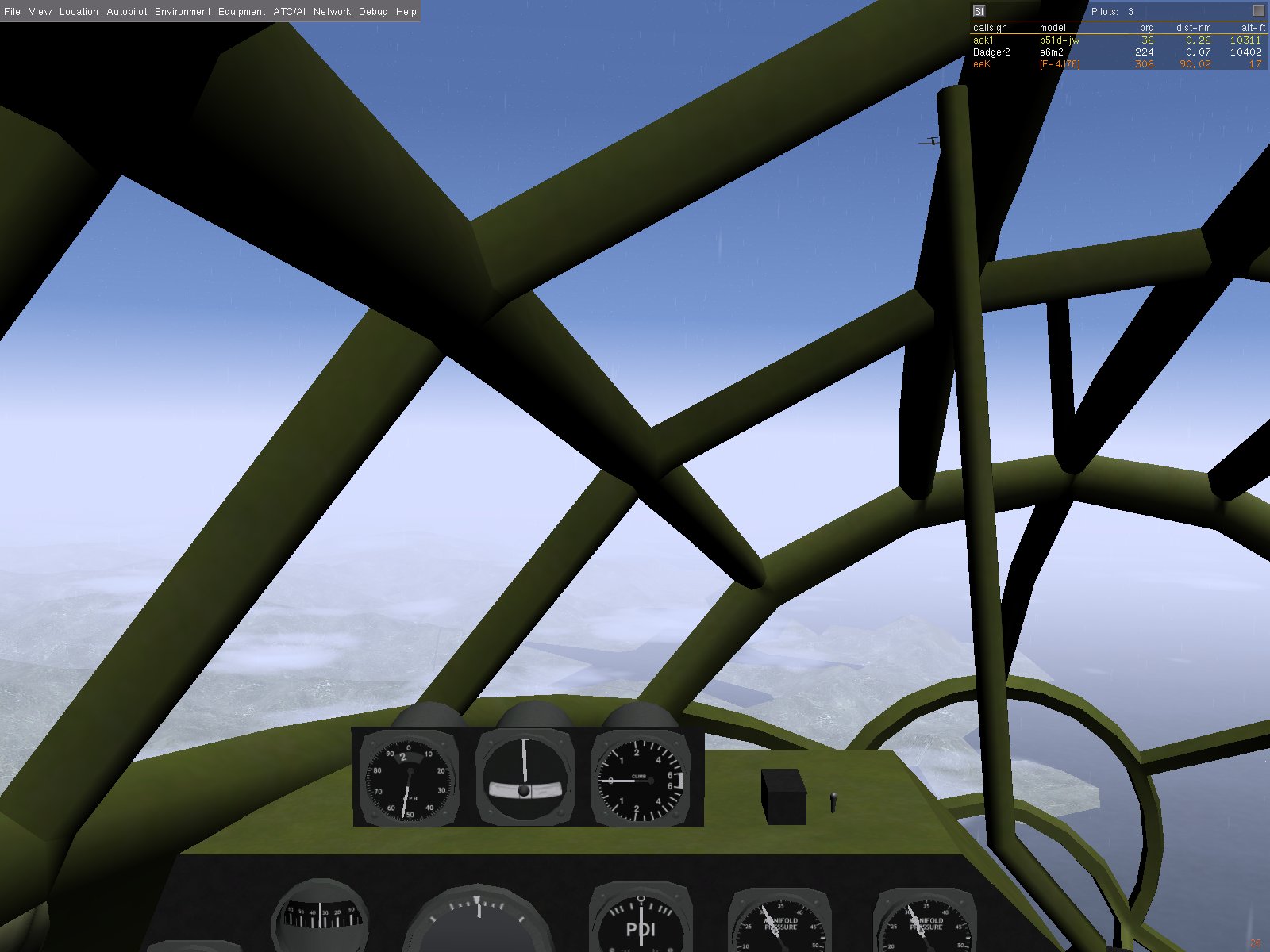
Task: Open the Debug menu
Action: (x=373, y=12)
